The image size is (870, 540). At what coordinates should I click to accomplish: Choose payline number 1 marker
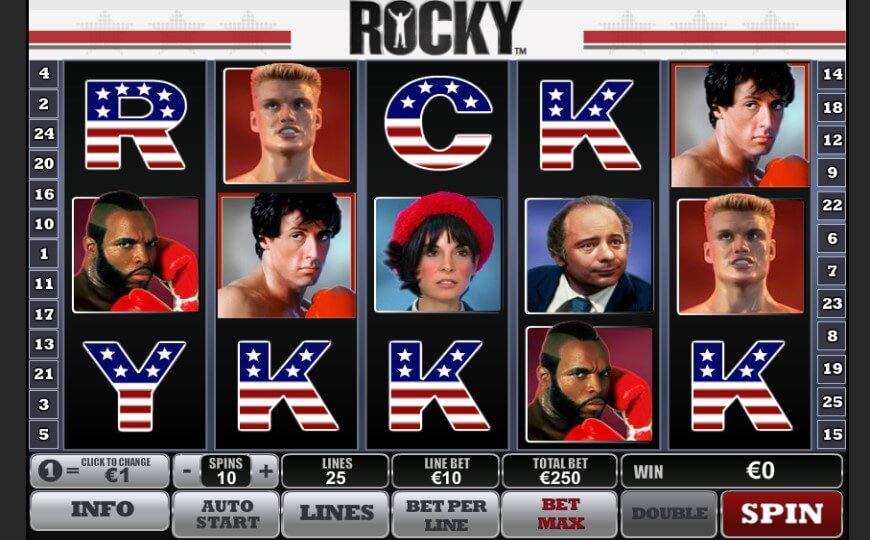(x=44, y=254)
